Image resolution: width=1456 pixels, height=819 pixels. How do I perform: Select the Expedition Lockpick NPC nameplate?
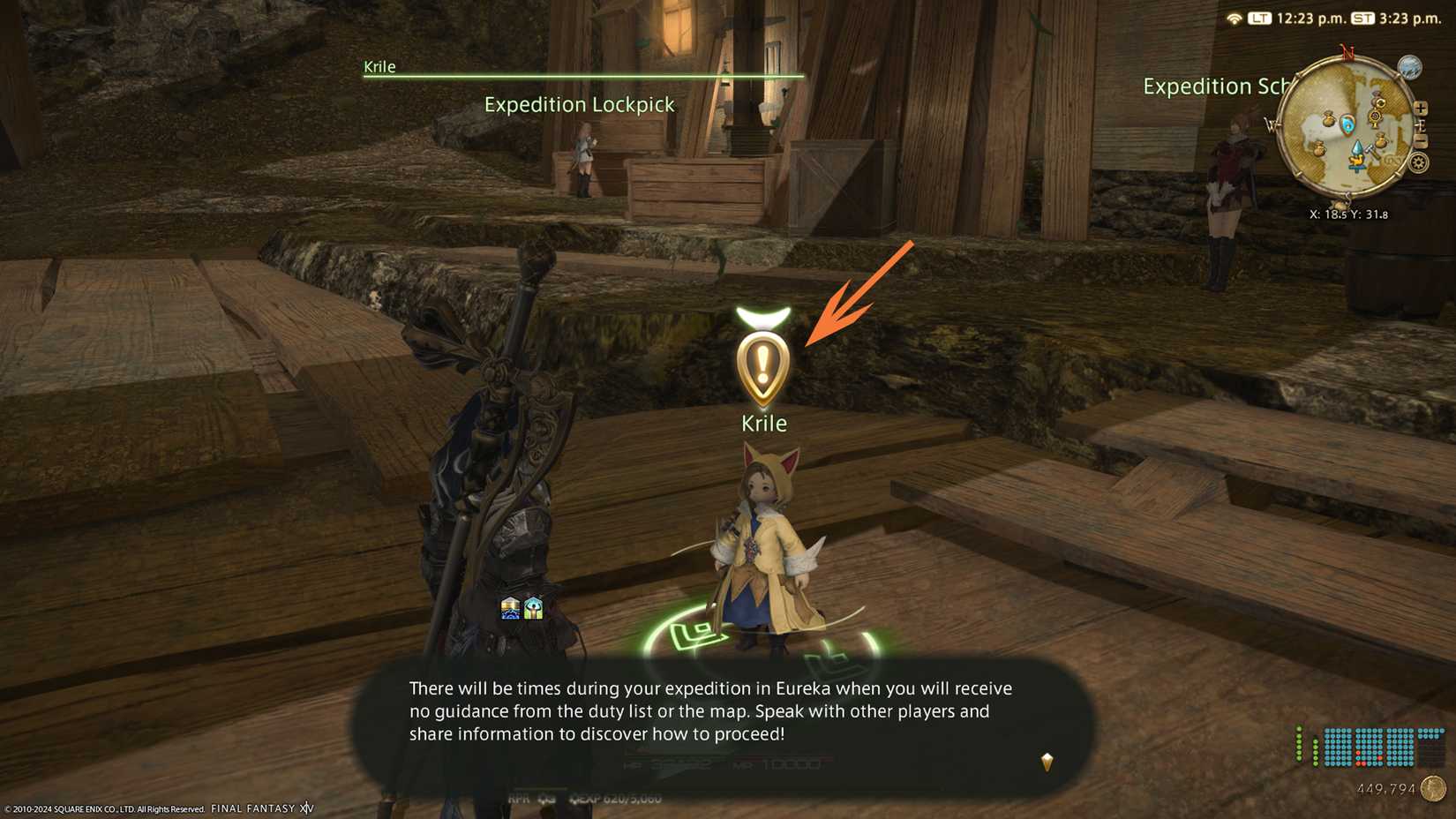click(x=578, y=104)
